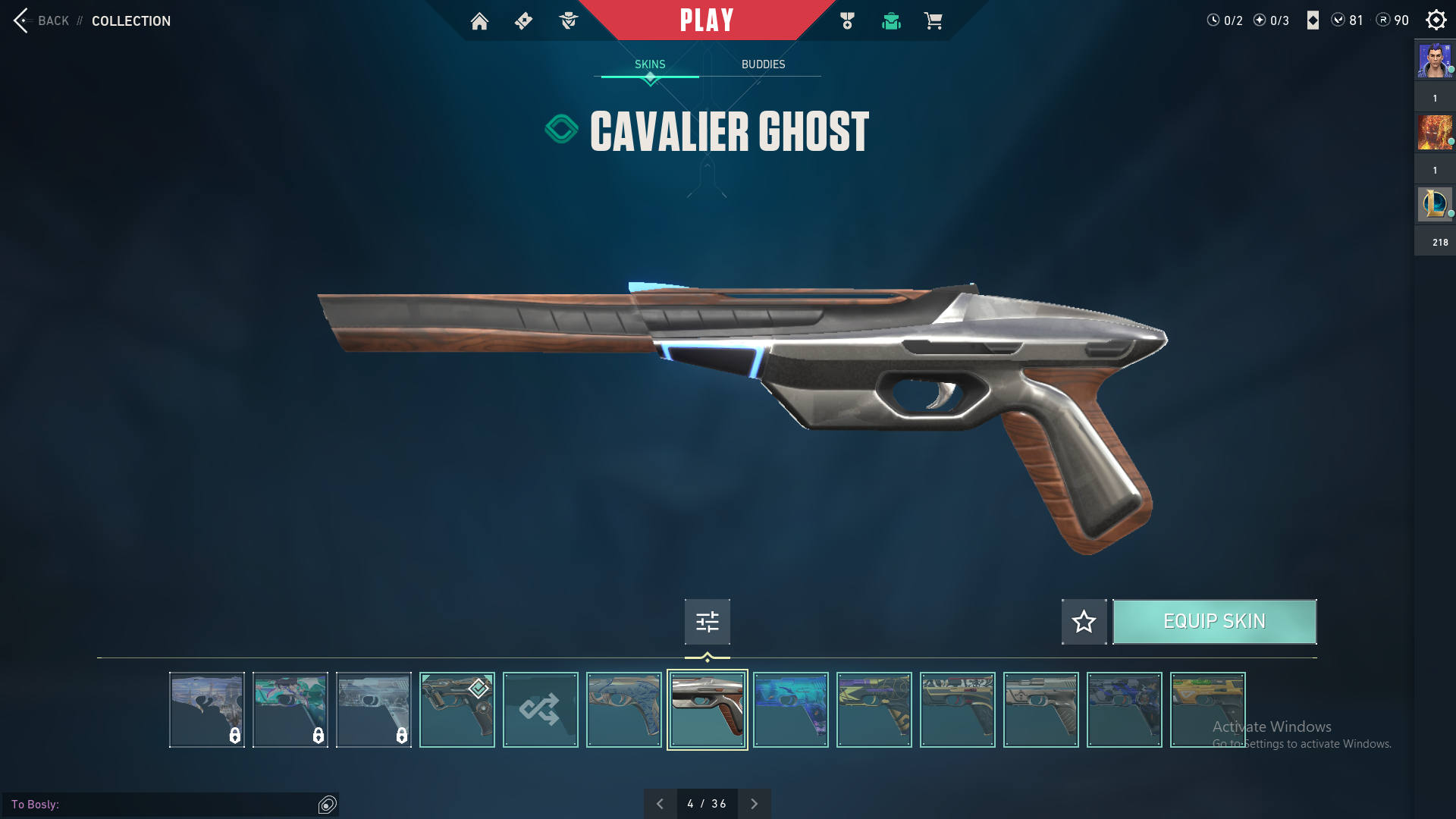Open the battle pass medal icon
The height and width of the screenshot is (819, 1456).
(x=847, y=21)
